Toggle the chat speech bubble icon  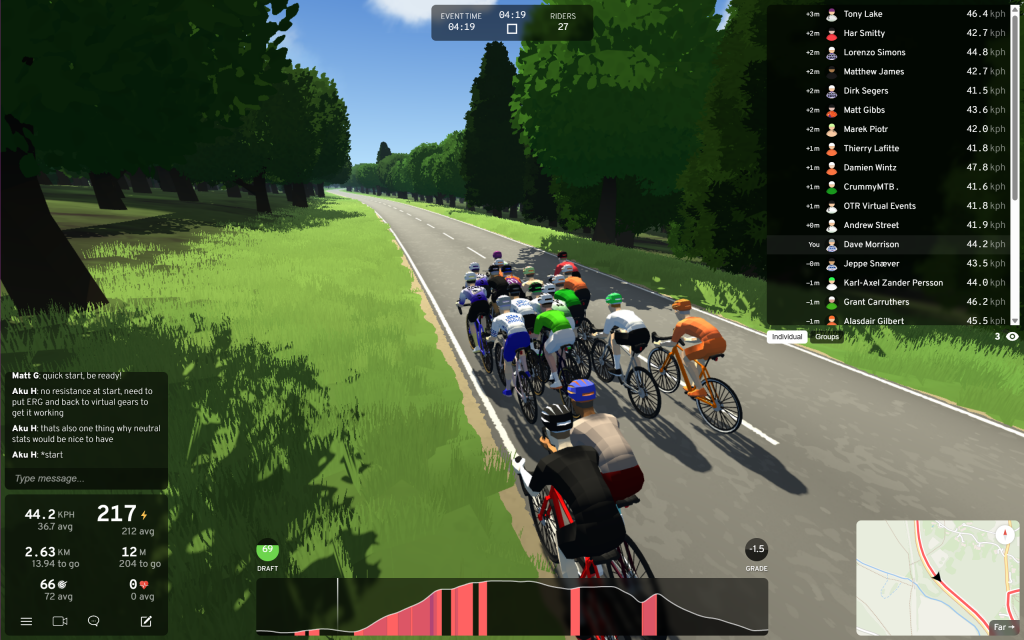(x=93, y=621)
